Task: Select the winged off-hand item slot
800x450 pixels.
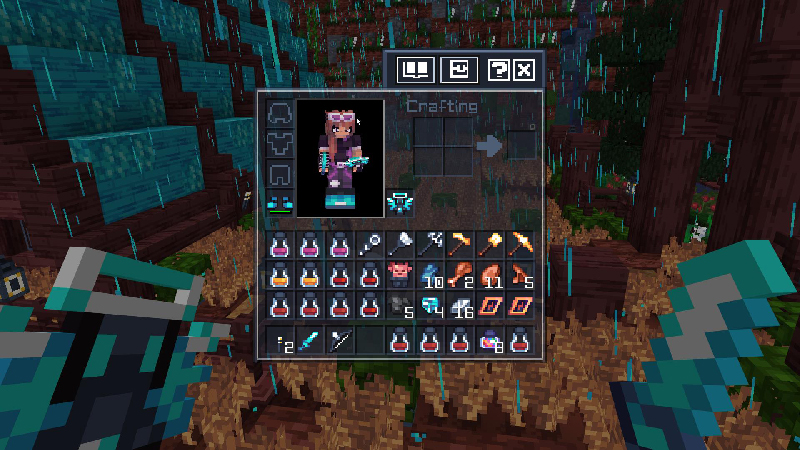Action: (400, 202)
